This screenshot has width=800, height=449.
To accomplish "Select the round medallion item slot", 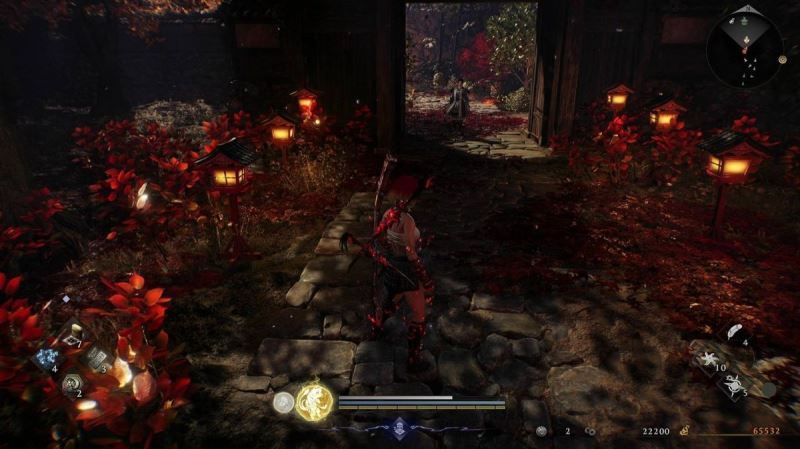I will pyautogui.click(x=71, y=384).
